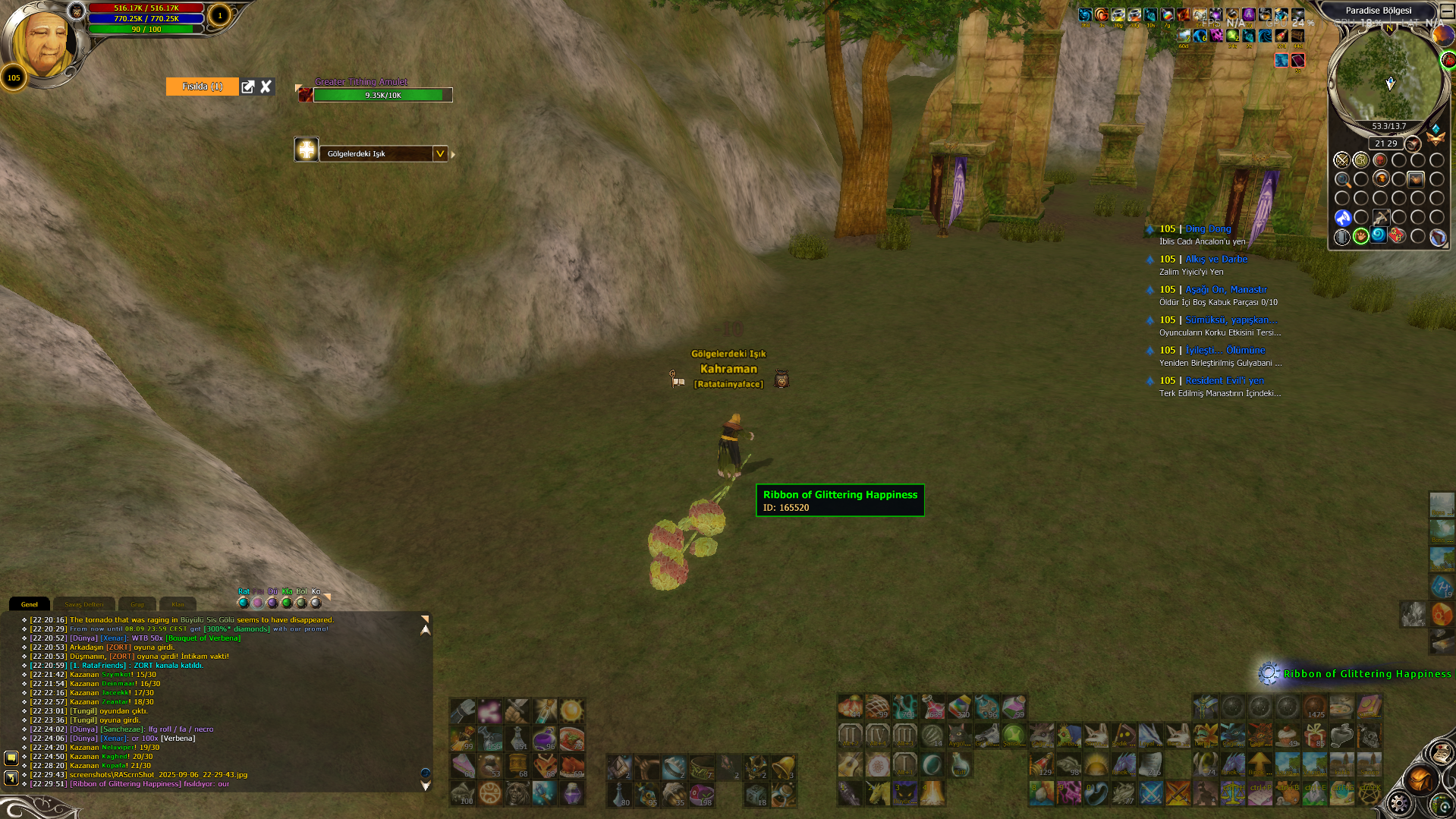Activate the blue megaphone icon
This screenshot has height=819, width=1456.
(x=1342, y=219)
